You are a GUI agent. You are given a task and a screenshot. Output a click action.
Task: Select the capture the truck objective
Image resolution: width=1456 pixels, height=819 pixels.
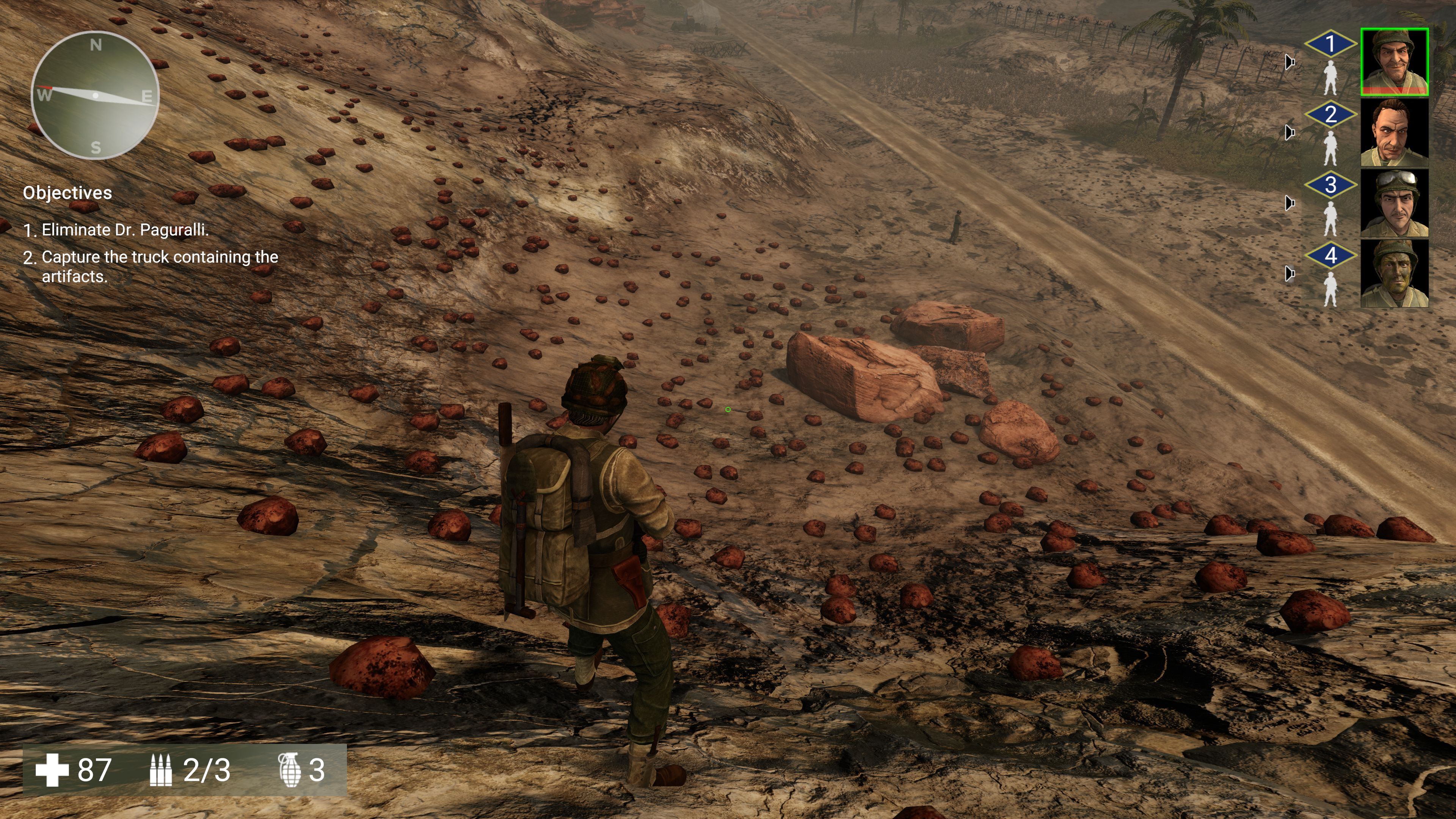(x=159, y=266)
